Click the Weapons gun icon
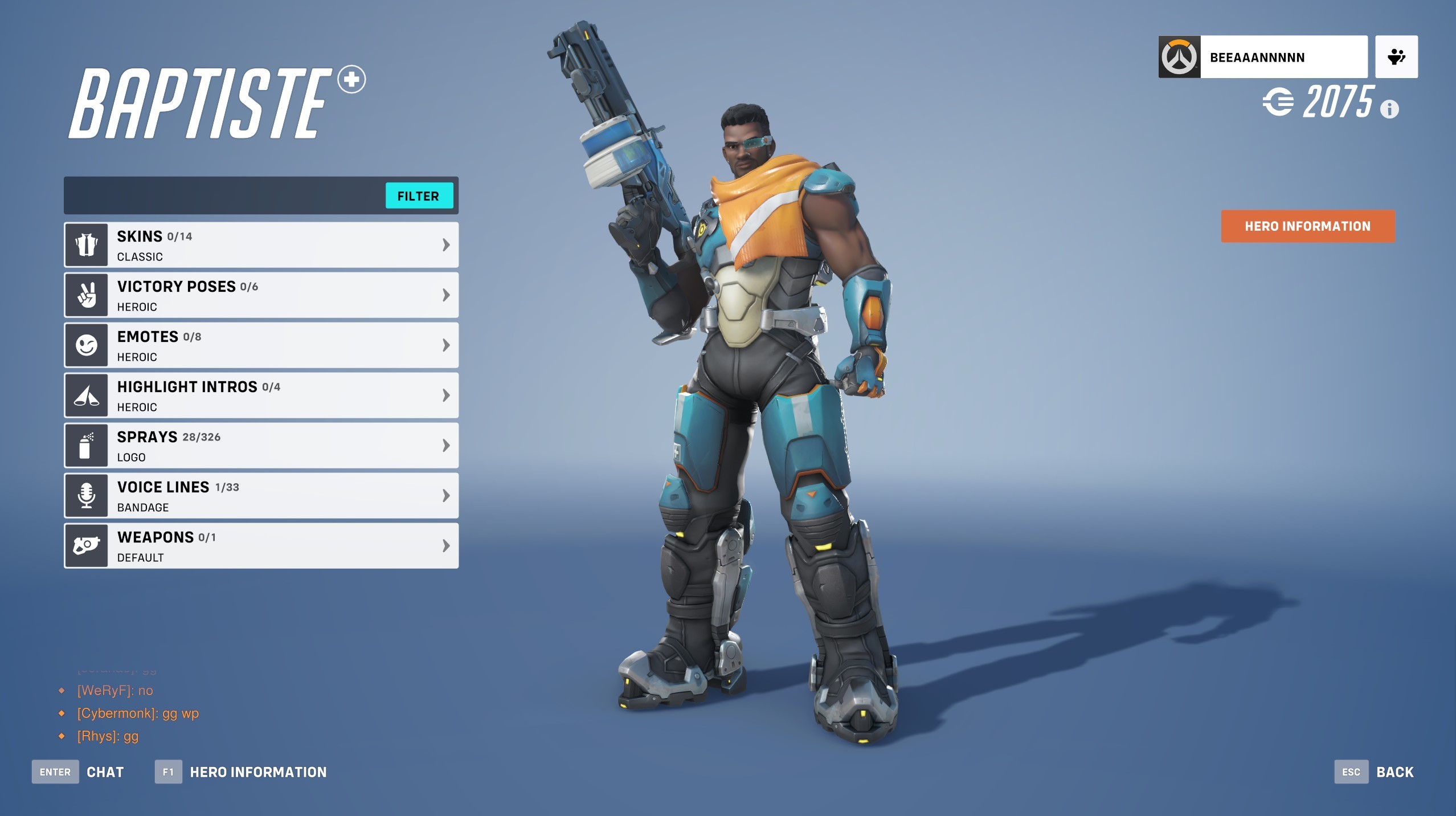 [x=86, y=545]
